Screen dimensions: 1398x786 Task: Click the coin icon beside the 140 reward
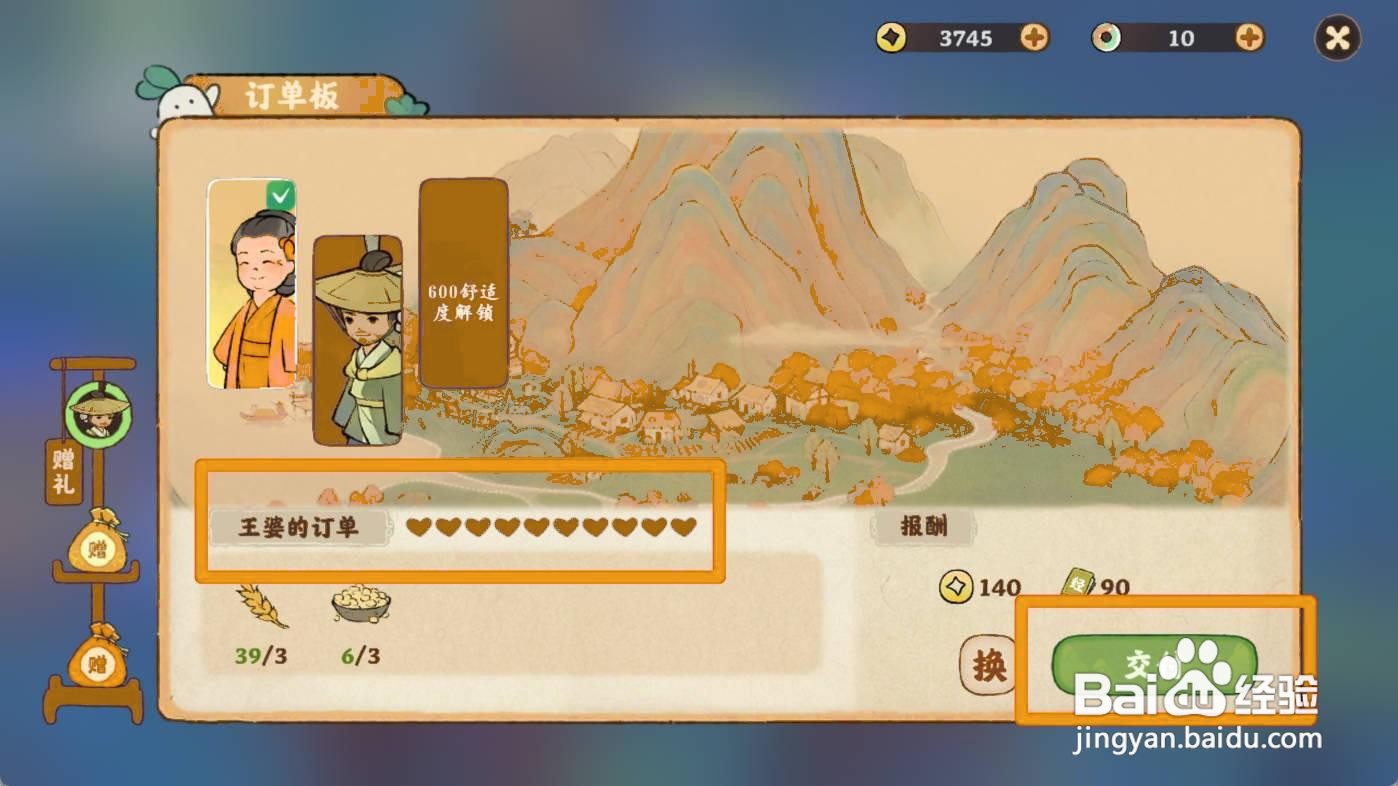click(x=955, y=586)
